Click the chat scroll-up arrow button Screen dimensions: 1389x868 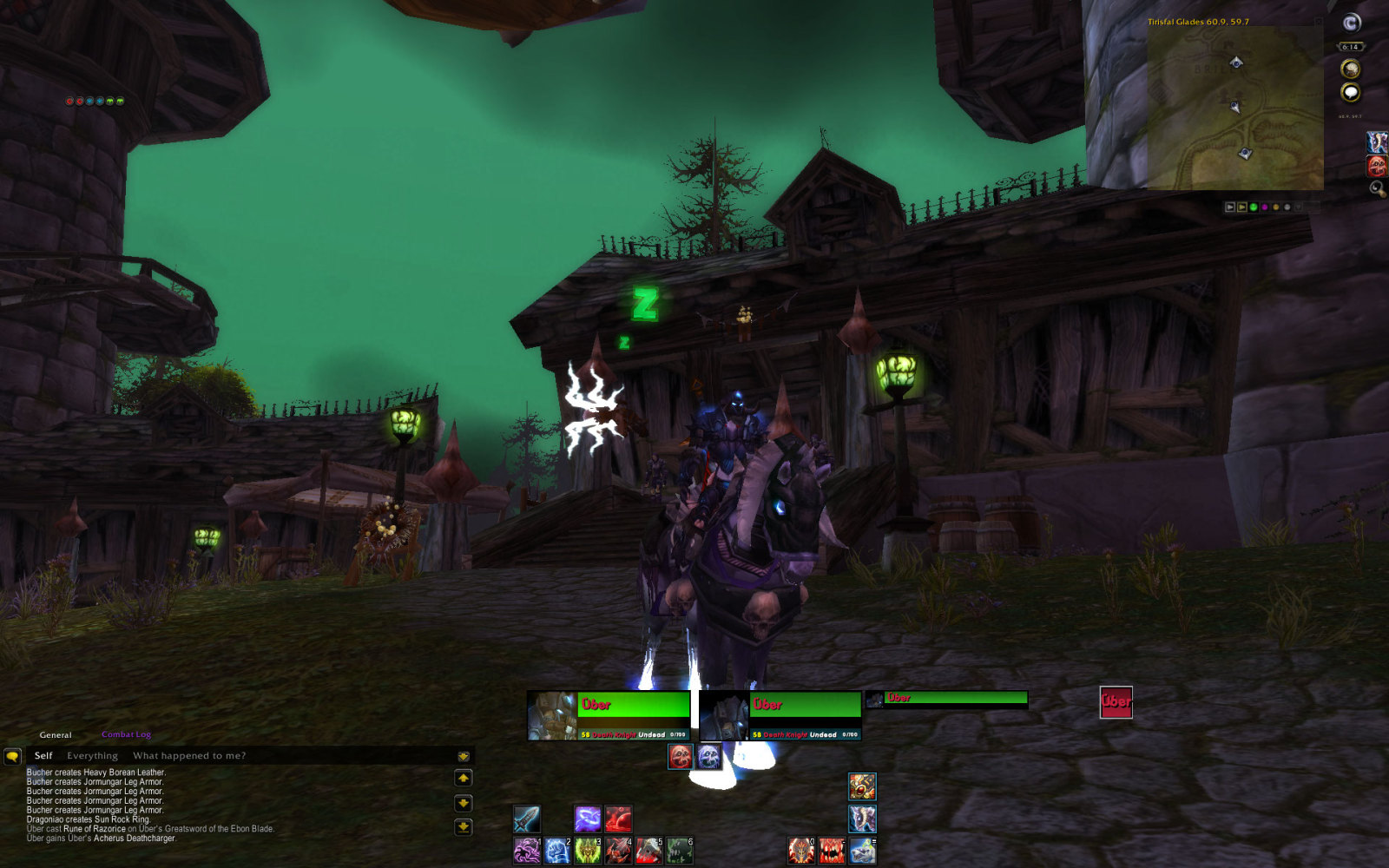(x=464, y=779)
